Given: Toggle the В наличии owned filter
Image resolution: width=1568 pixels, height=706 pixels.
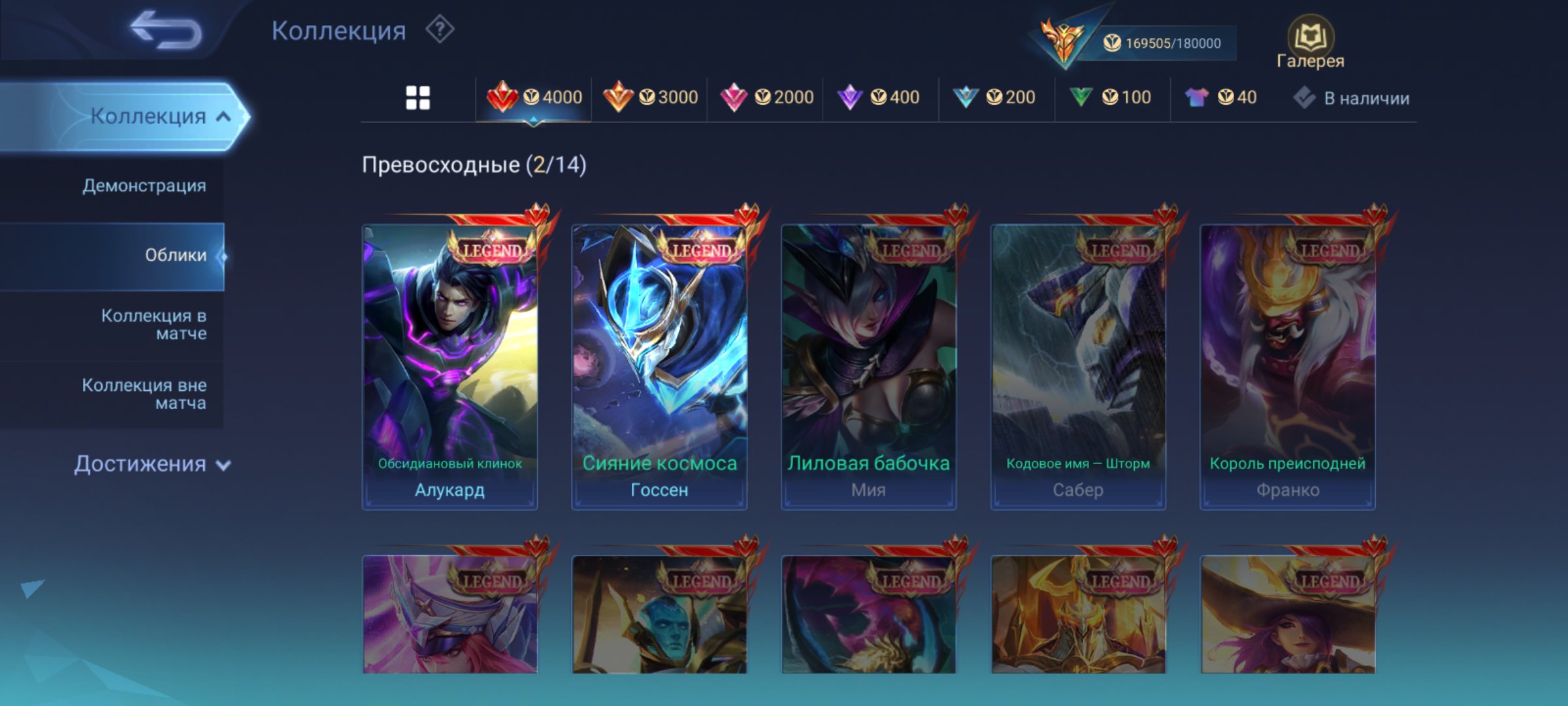Looking at the screenshot, I should (1352, 98).
